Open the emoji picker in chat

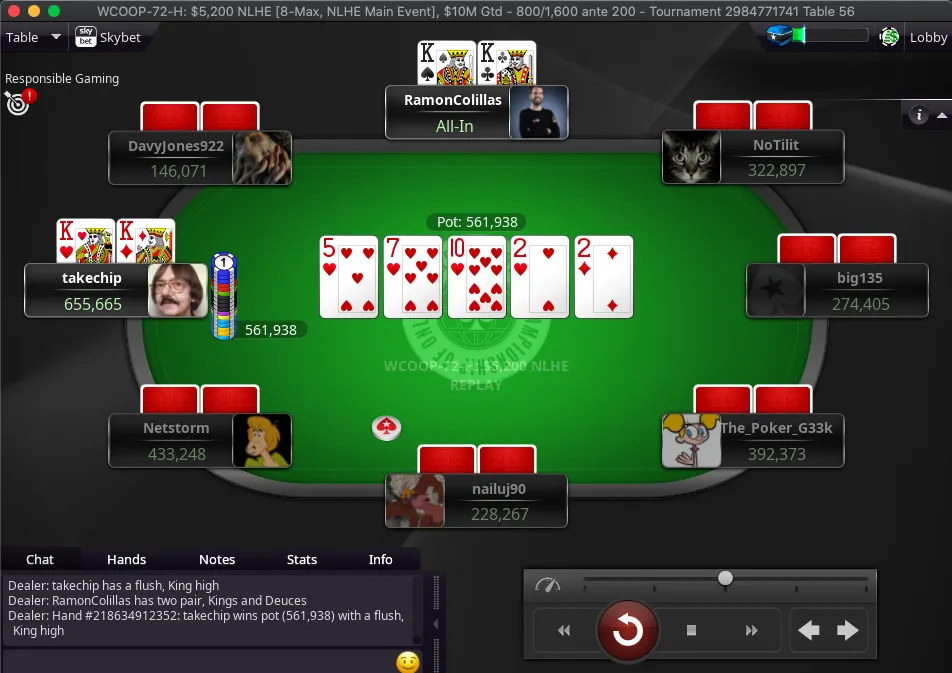[407, 662]
